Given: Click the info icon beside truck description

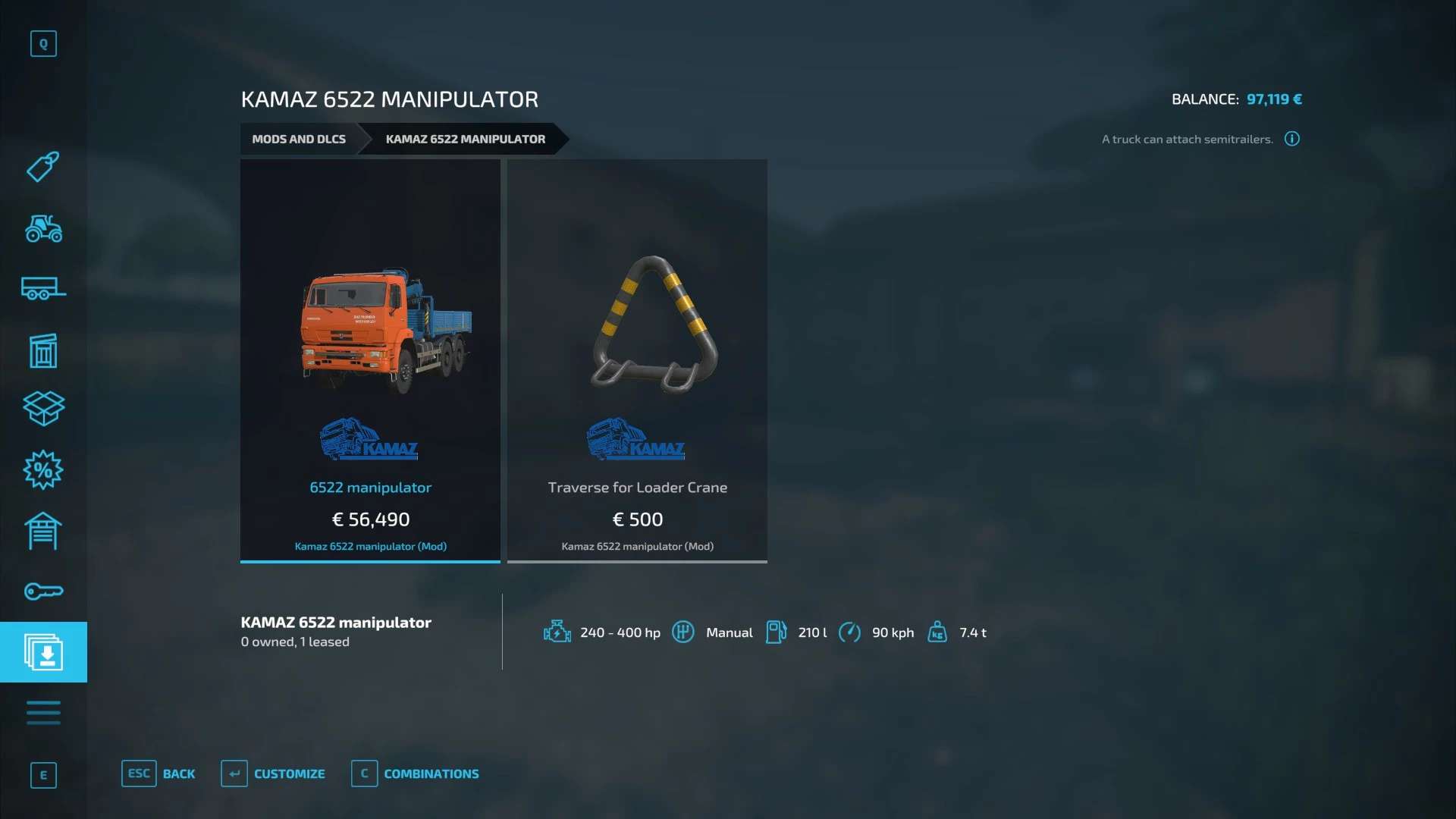Looking at the screenshot, I should click(1292, 139).
